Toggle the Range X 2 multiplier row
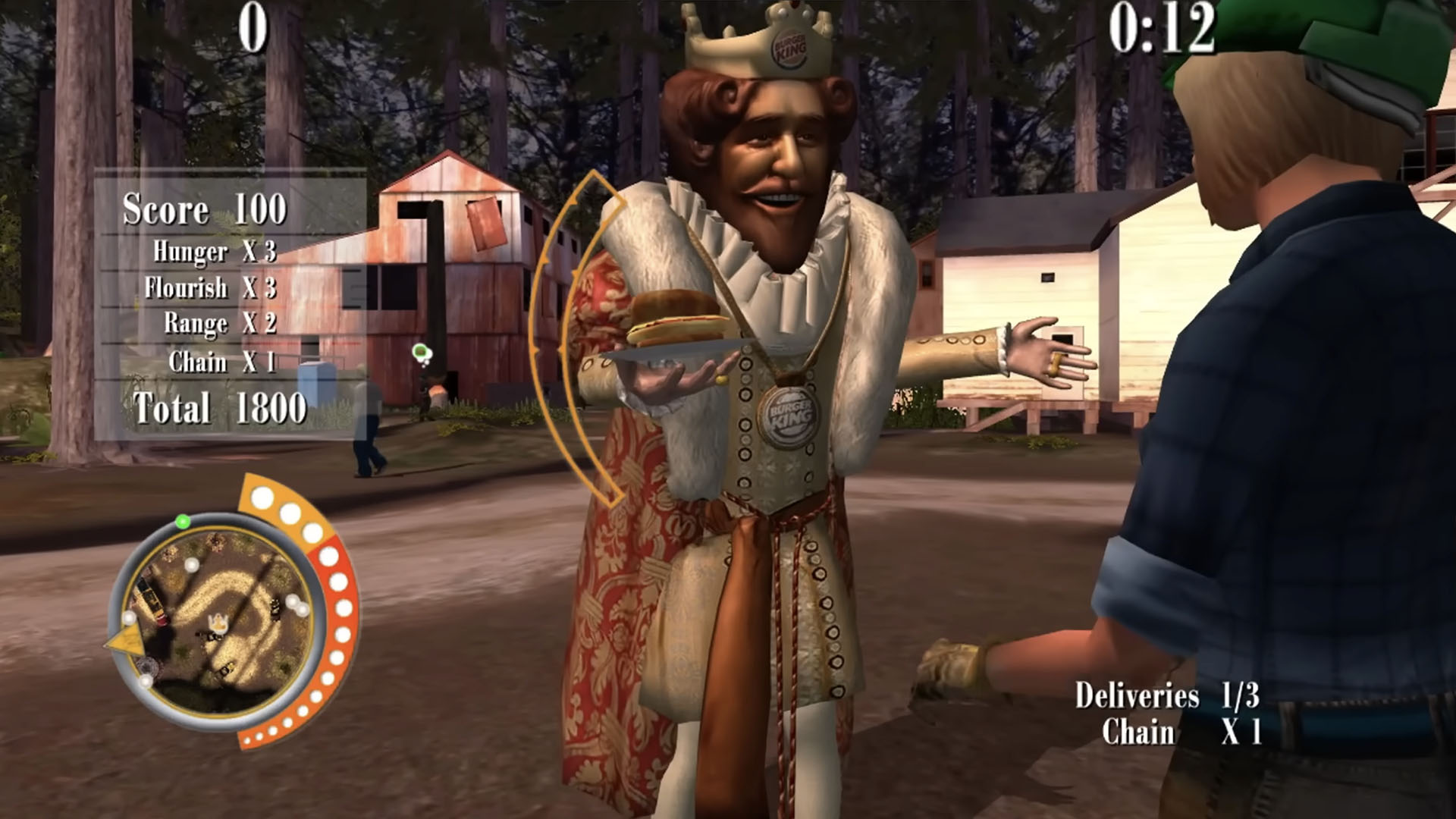The height and width of the screenshot is (819, 1456). (220, 322)
